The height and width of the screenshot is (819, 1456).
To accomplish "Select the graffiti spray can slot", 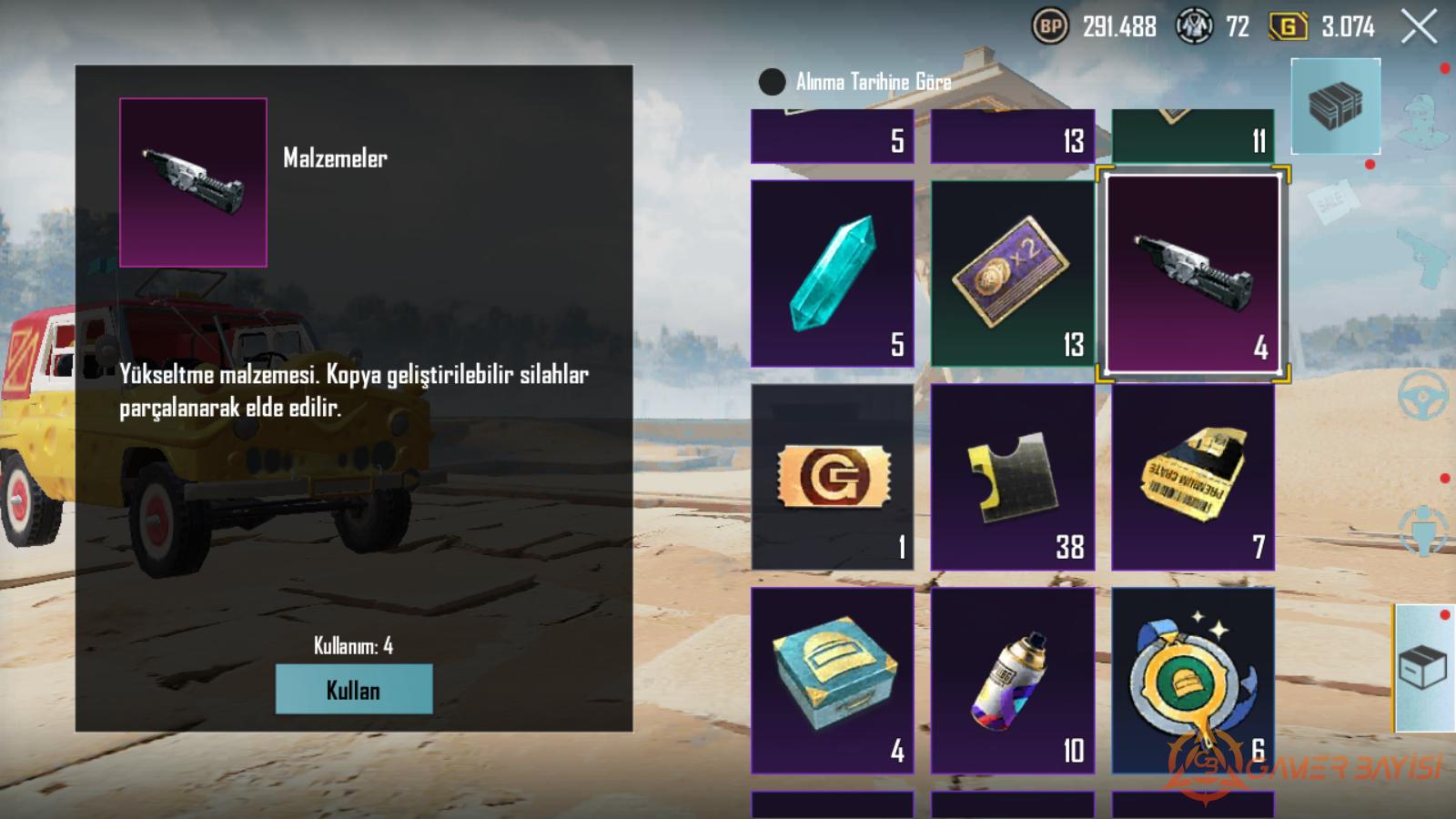I will point(1012,680).
